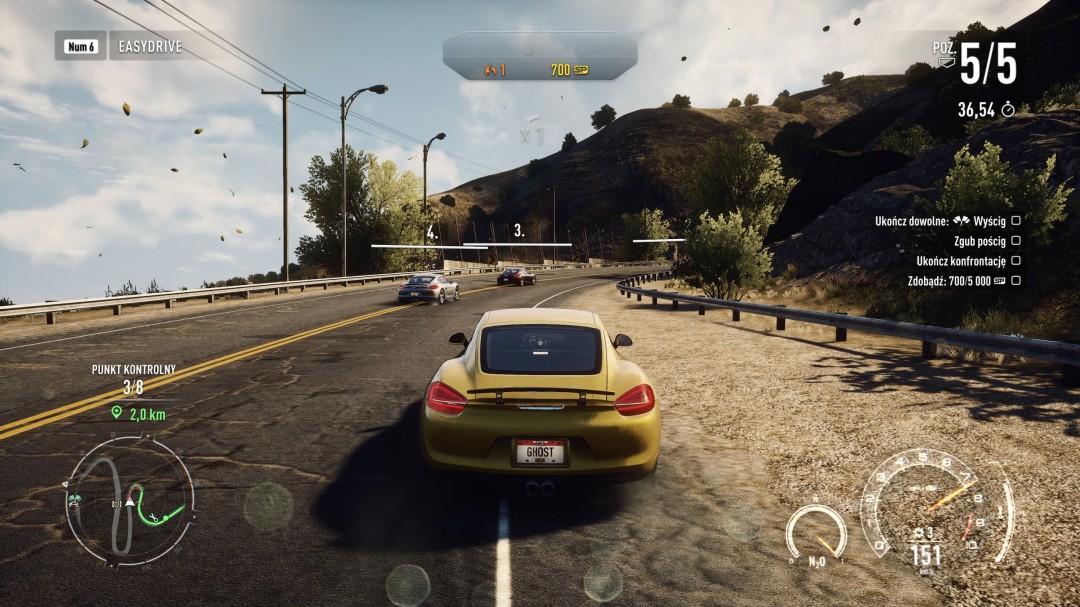Screen dimensions: 1080x607
Task: Select the 'Ukończ konfrontację' objective
Action: click(961, 261)
